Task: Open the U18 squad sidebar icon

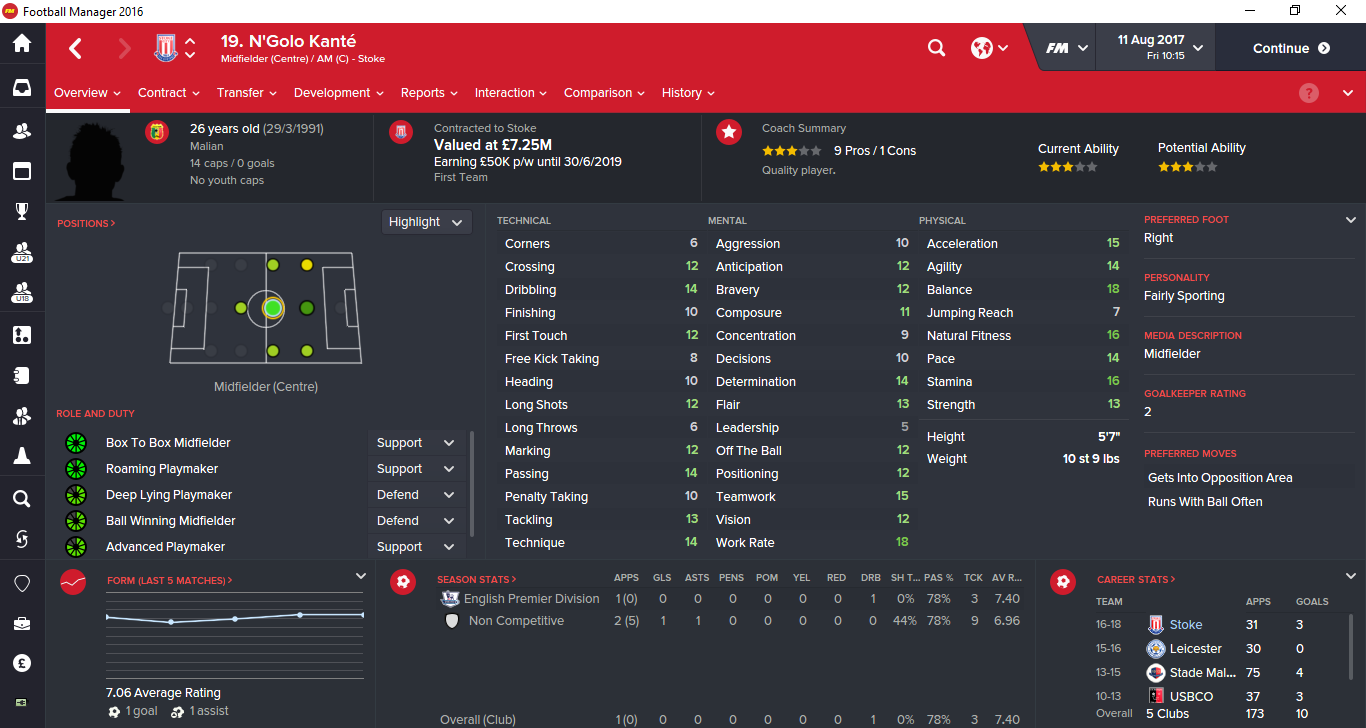Action: tap(22, 293)
